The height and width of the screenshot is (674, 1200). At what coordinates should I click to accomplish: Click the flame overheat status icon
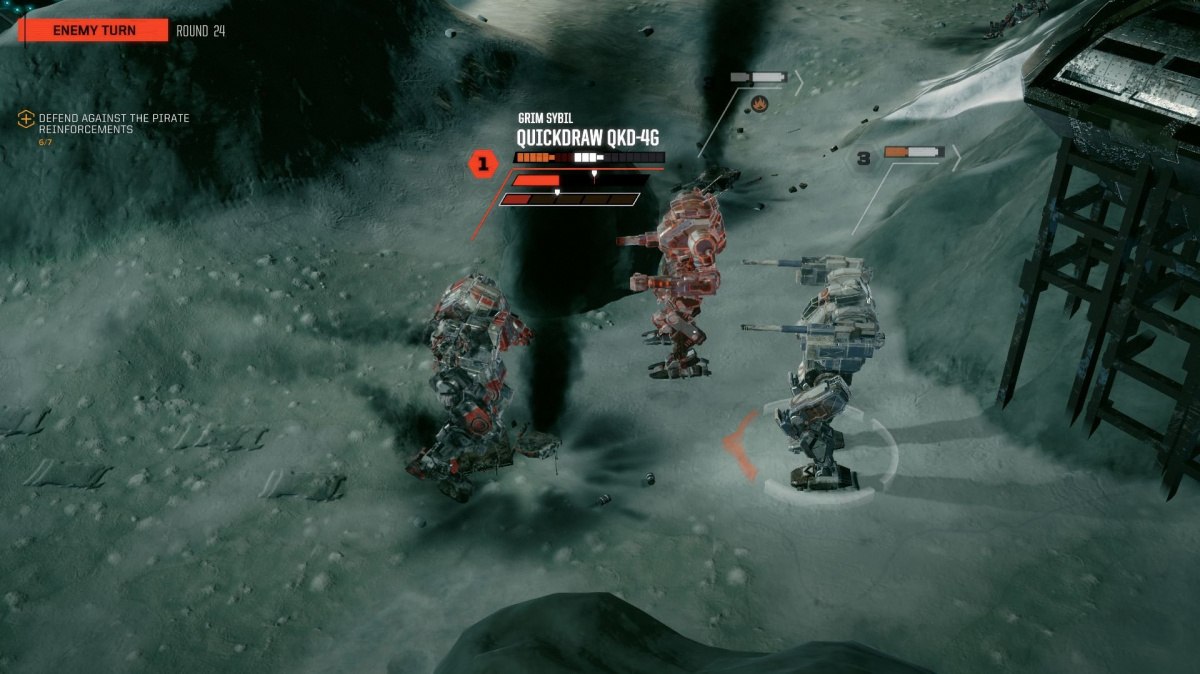759,102
